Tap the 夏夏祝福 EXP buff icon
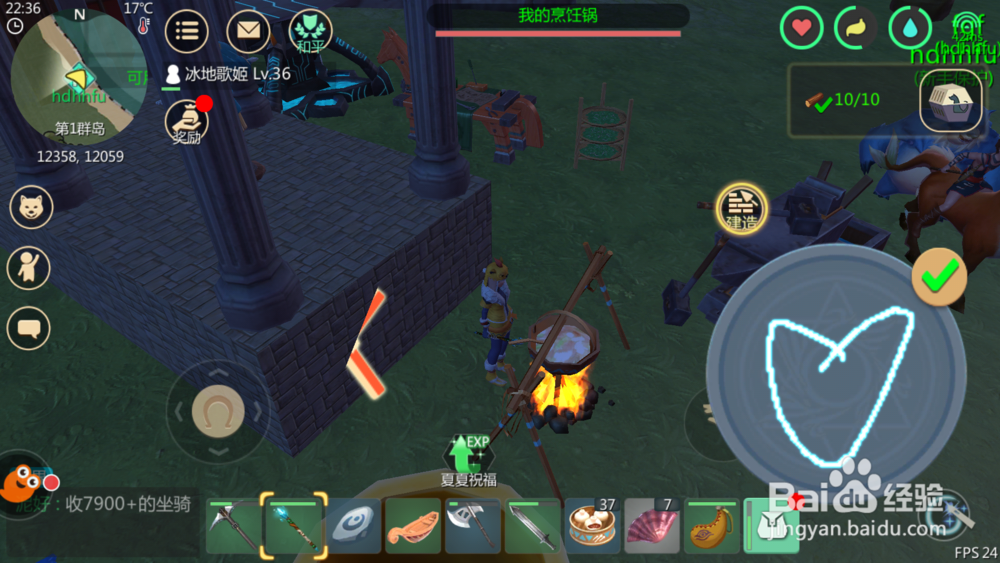Screen dimensions: 1000x563 [468, 459]
